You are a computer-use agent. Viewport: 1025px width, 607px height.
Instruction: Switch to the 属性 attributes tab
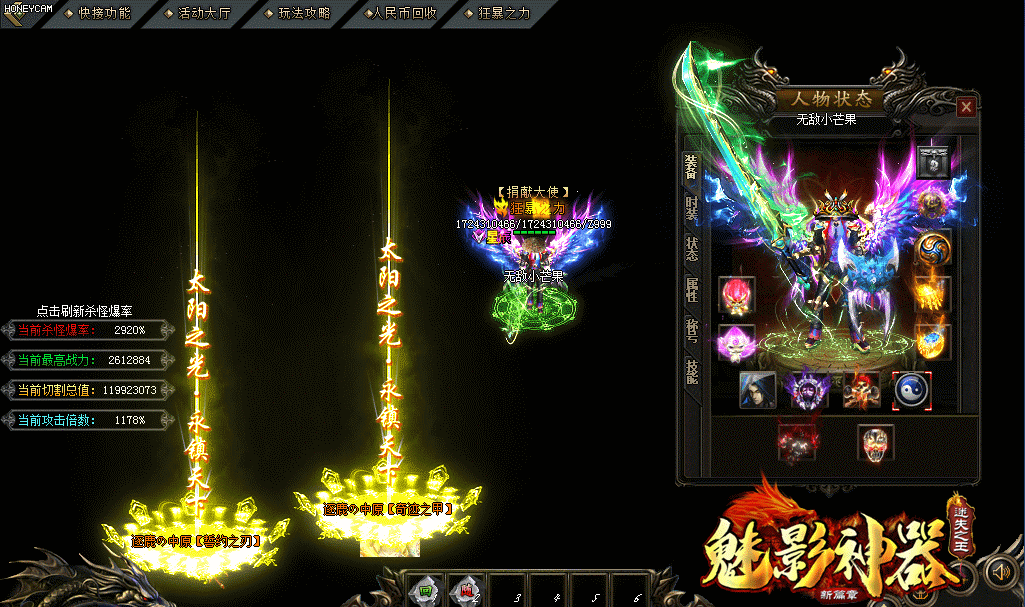(x=691, y=290)
